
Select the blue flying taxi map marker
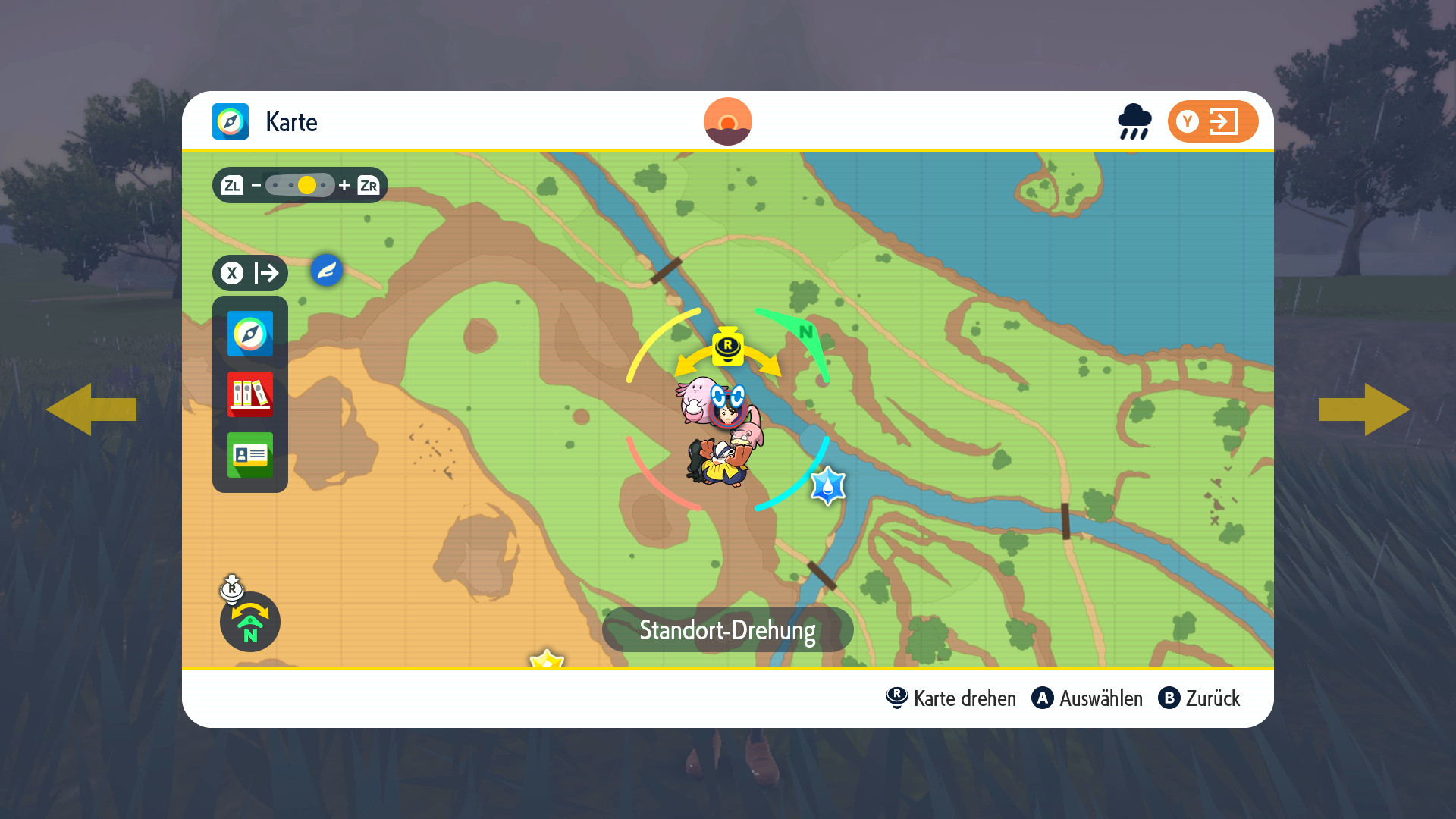click(x=327, y=271)
